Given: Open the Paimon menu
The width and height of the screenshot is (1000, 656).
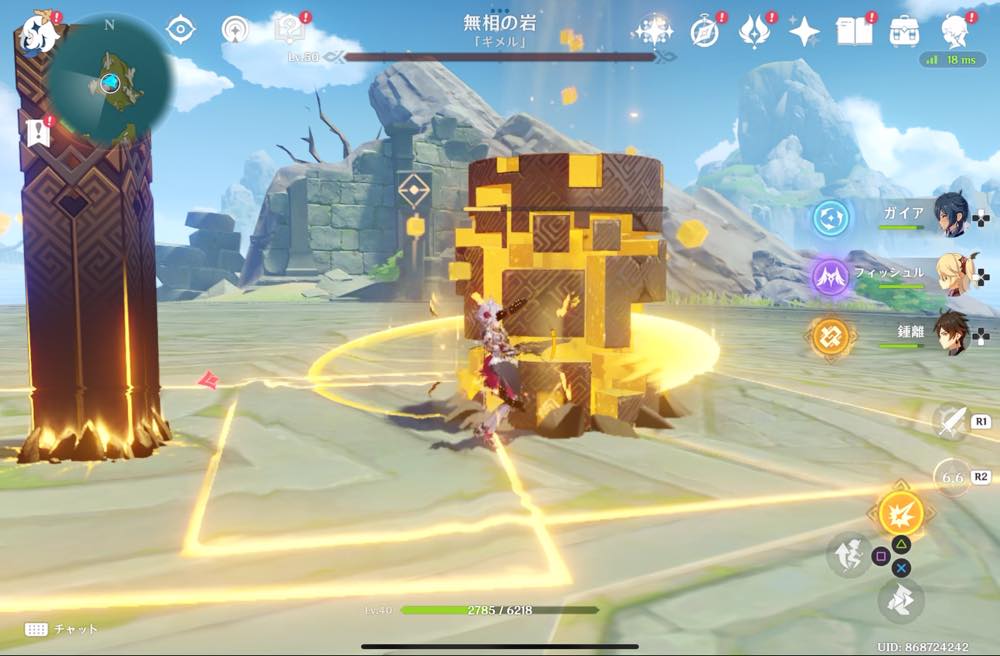Looking at the screenshot, I should (x=38, y=32).
